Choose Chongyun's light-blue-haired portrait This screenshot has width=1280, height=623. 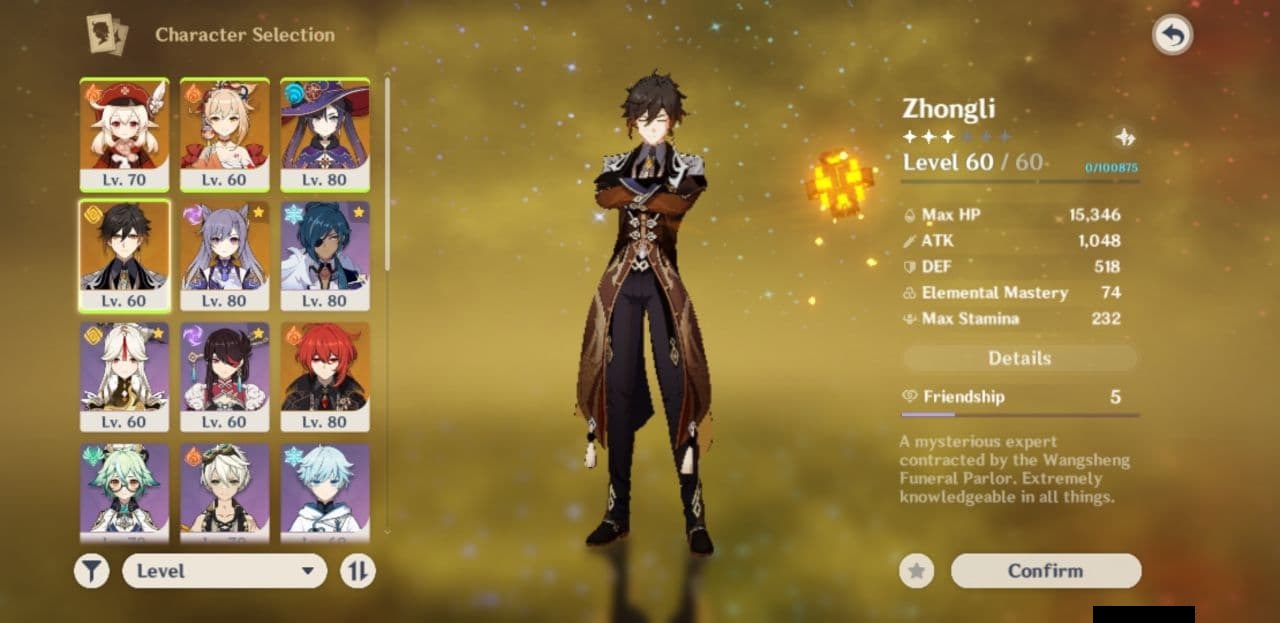pos(325,490)
